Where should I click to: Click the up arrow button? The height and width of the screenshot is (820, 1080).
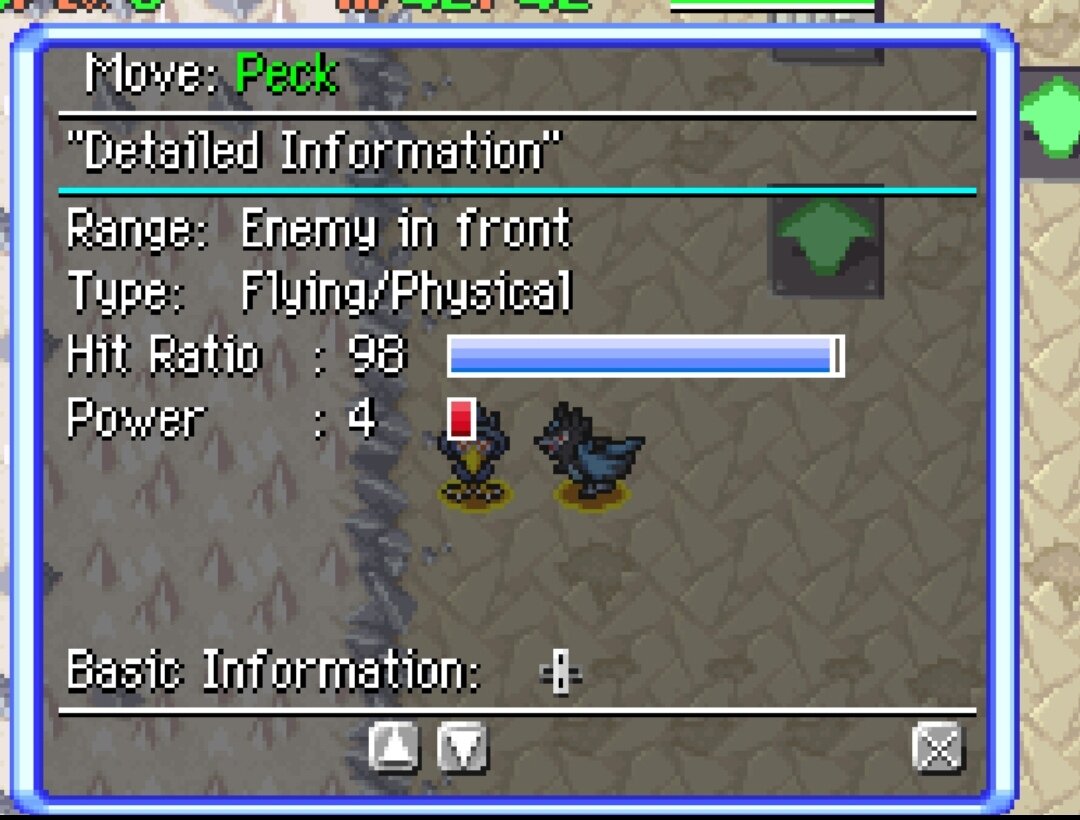(394, 747)
